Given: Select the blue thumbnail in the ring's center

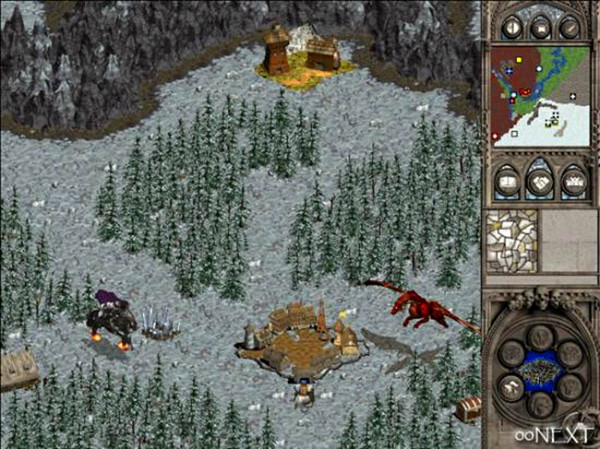Looking at the screenshot, I should click(x=537, y=368).
